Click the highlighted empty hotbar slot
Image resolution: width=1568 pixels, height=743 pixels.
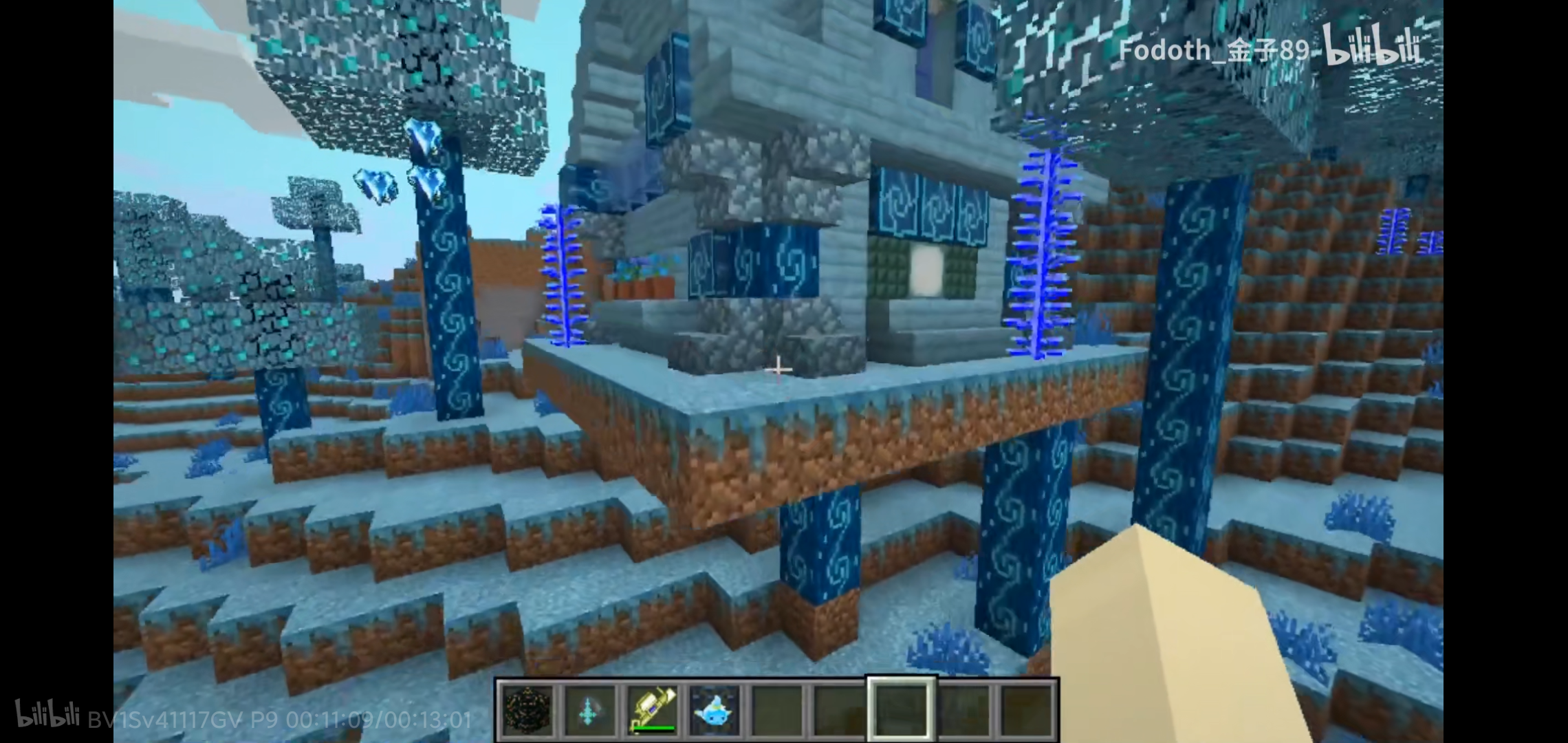(901, 711)
